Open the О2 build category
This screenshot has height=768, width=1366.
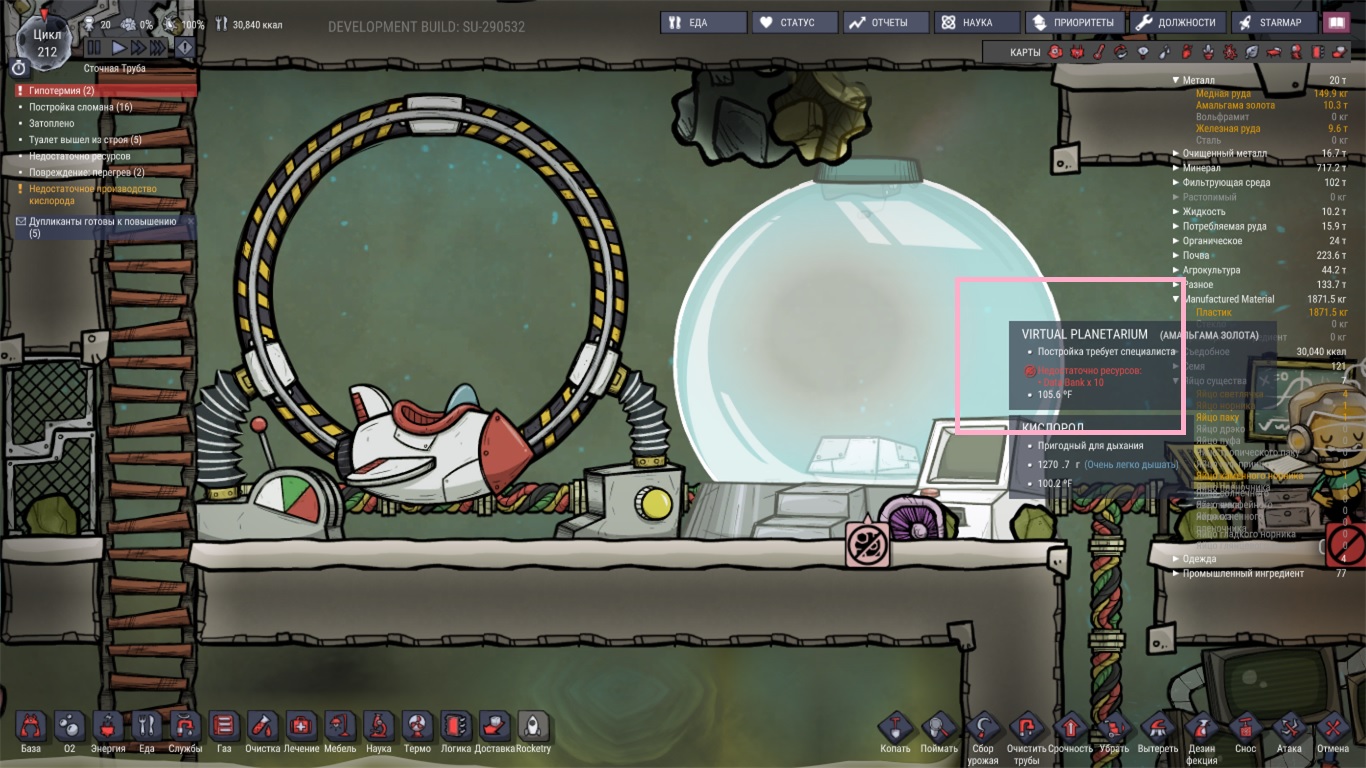click(x=69, y=725)
